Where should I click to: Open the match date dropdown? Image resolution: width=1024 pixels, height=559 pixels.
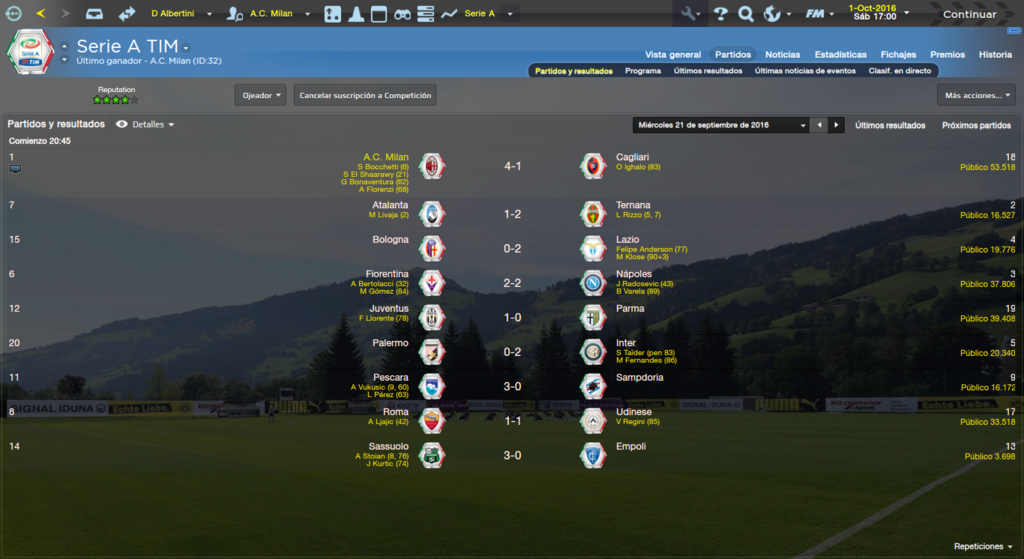(721, 125)
